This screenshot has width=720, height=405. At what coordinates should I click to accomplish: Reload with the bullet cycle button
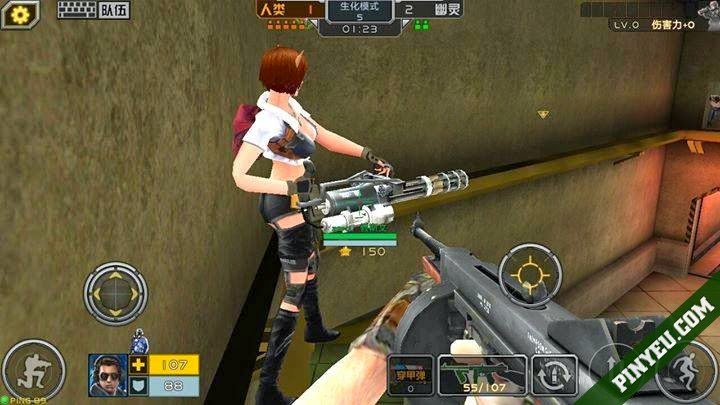(x=554, y=375)
